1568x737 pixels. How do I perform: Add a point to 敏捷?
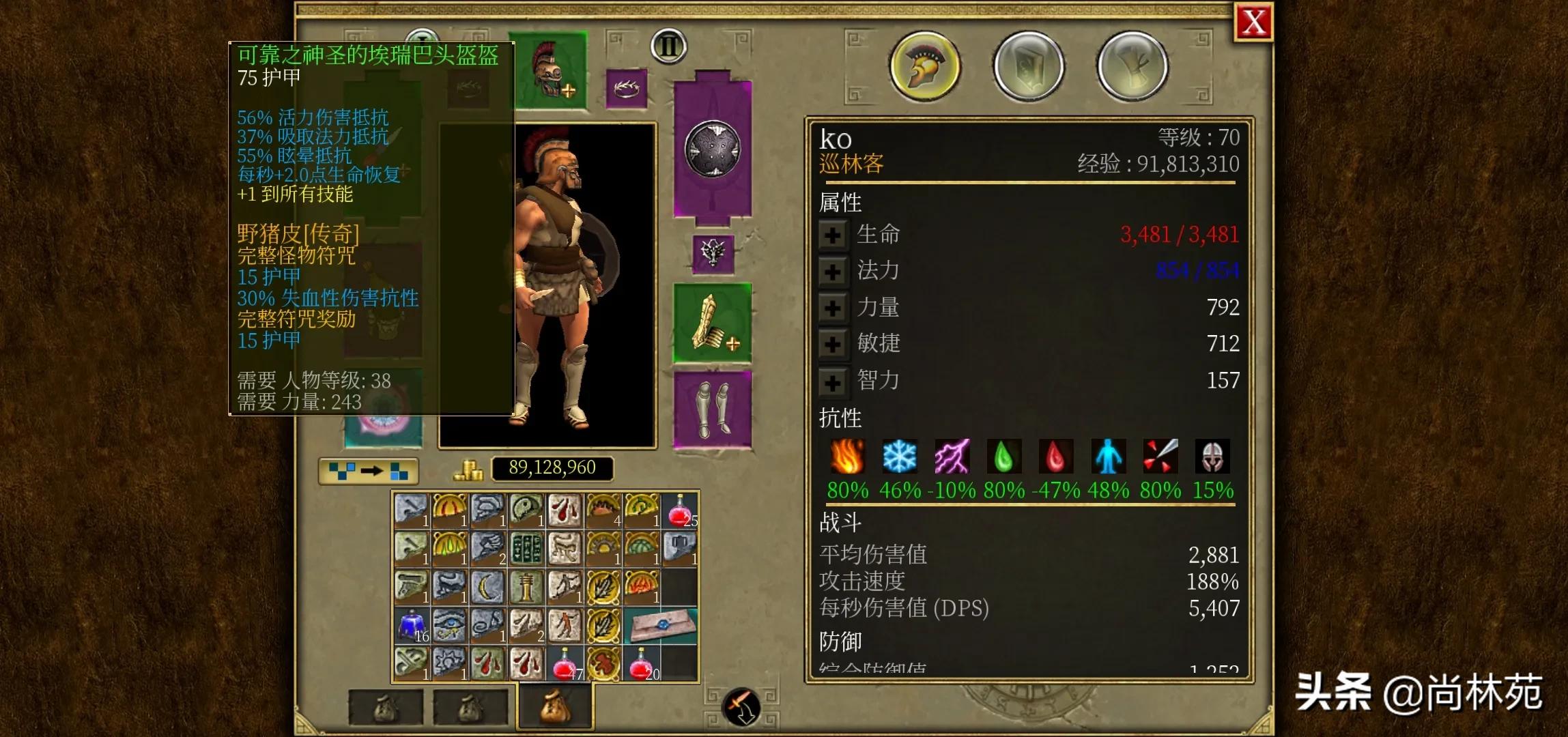(x=832, y=344)
